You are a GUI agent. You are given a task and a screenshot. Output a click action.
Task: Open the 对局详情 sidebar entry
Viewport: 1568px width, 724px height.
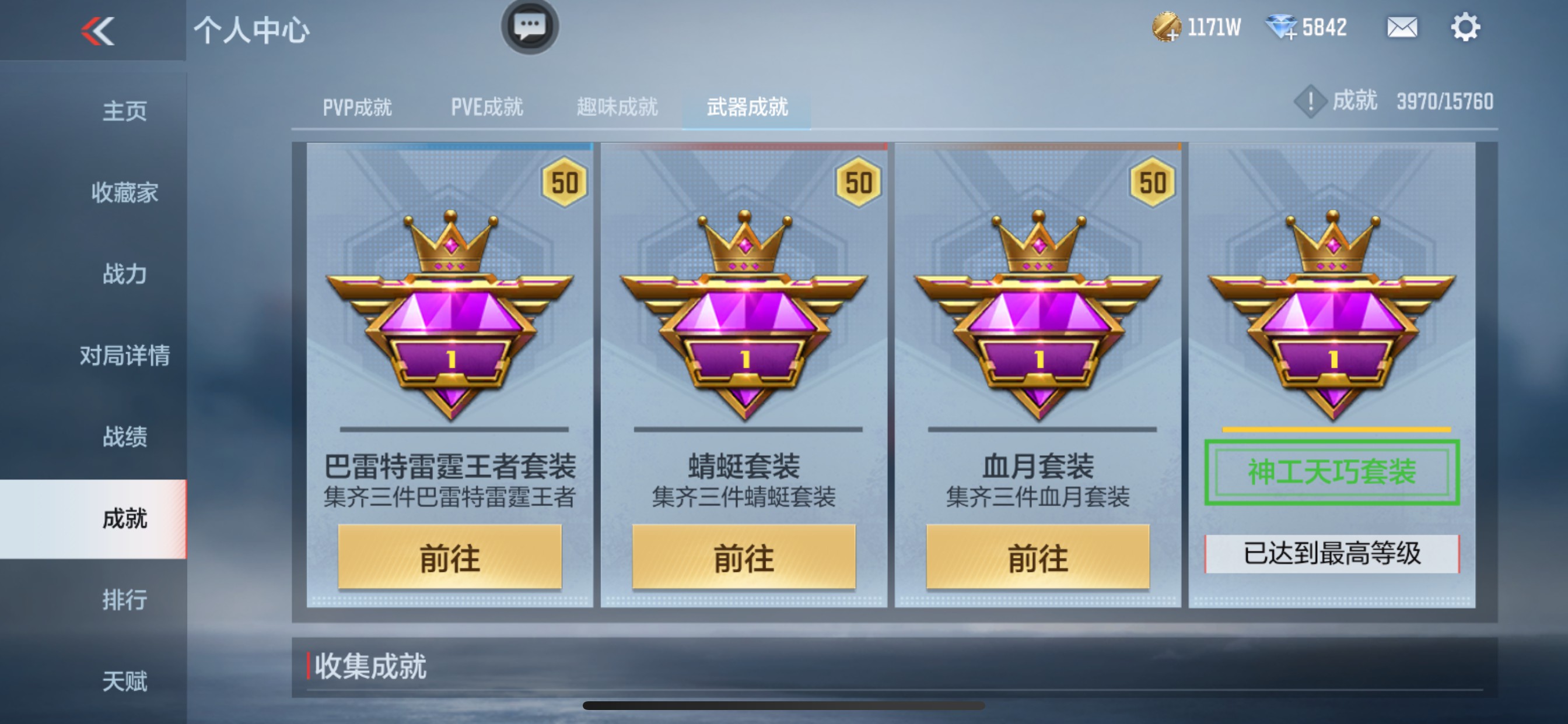124,356
